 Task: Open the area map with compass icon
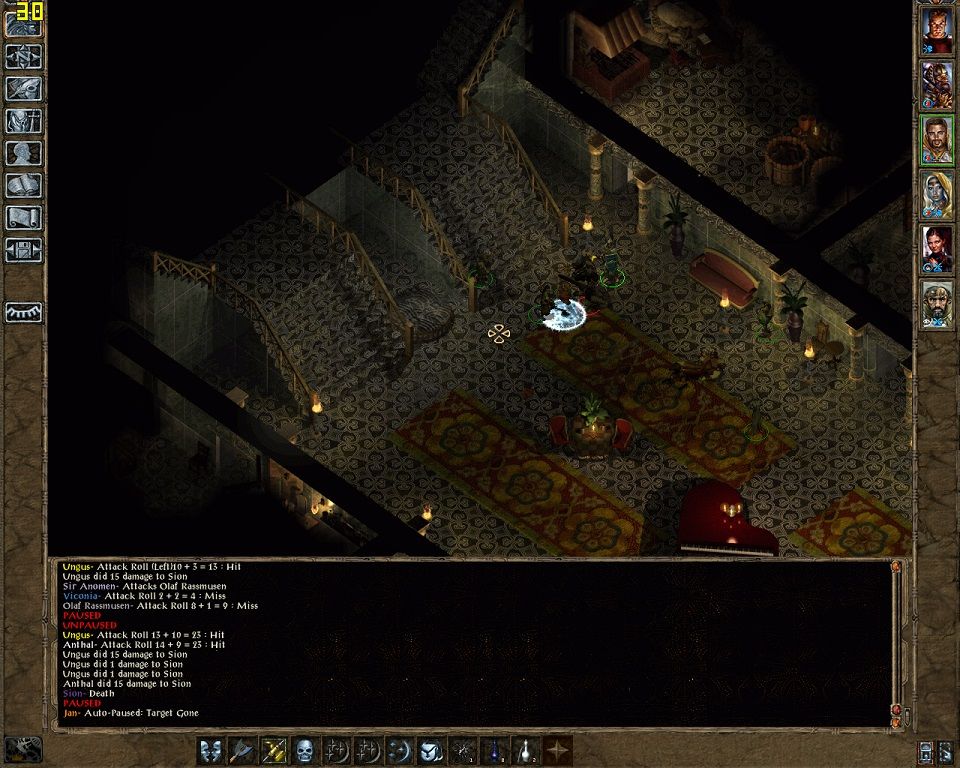(x=24, y=57)
